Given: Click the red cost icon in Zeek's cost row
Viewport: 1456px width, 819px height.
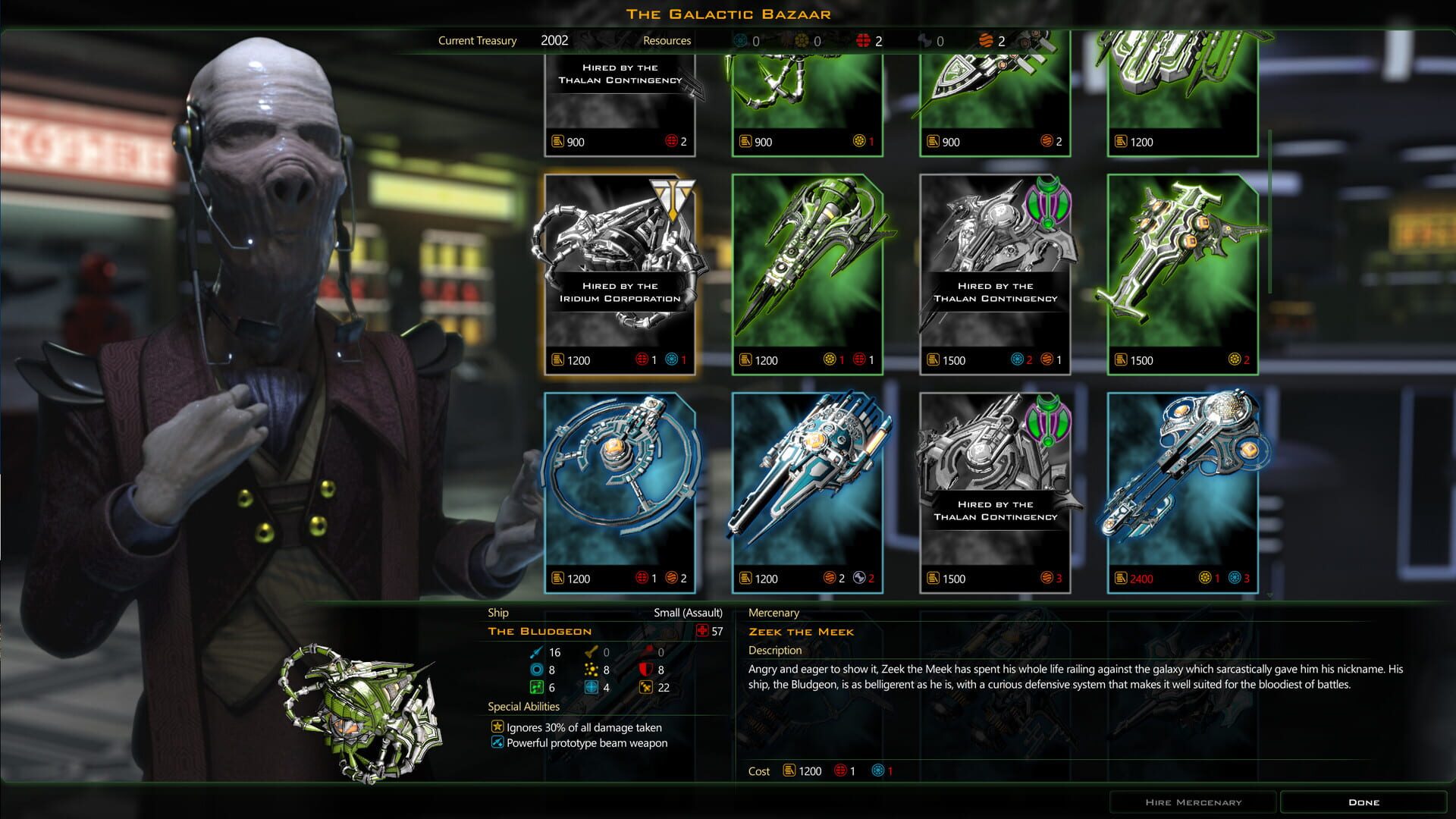Looking at the screenshot, I should pyautogui.click(x=840, y=771).
